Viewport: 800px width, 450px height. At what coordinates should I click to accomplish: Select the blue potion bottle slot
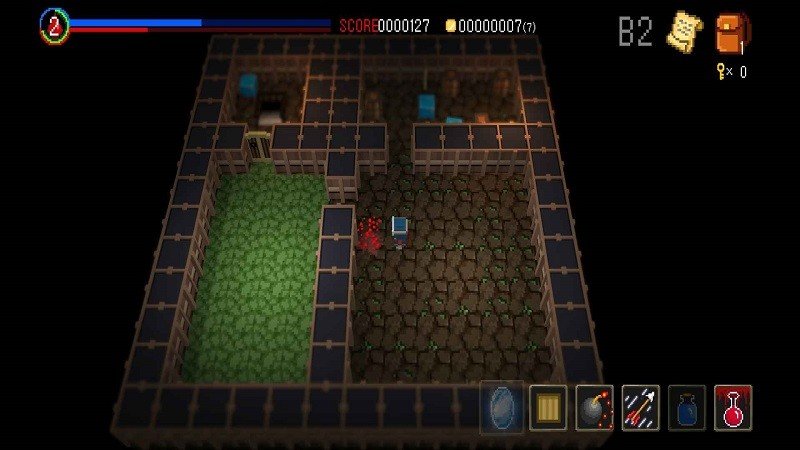click(687, 407)
